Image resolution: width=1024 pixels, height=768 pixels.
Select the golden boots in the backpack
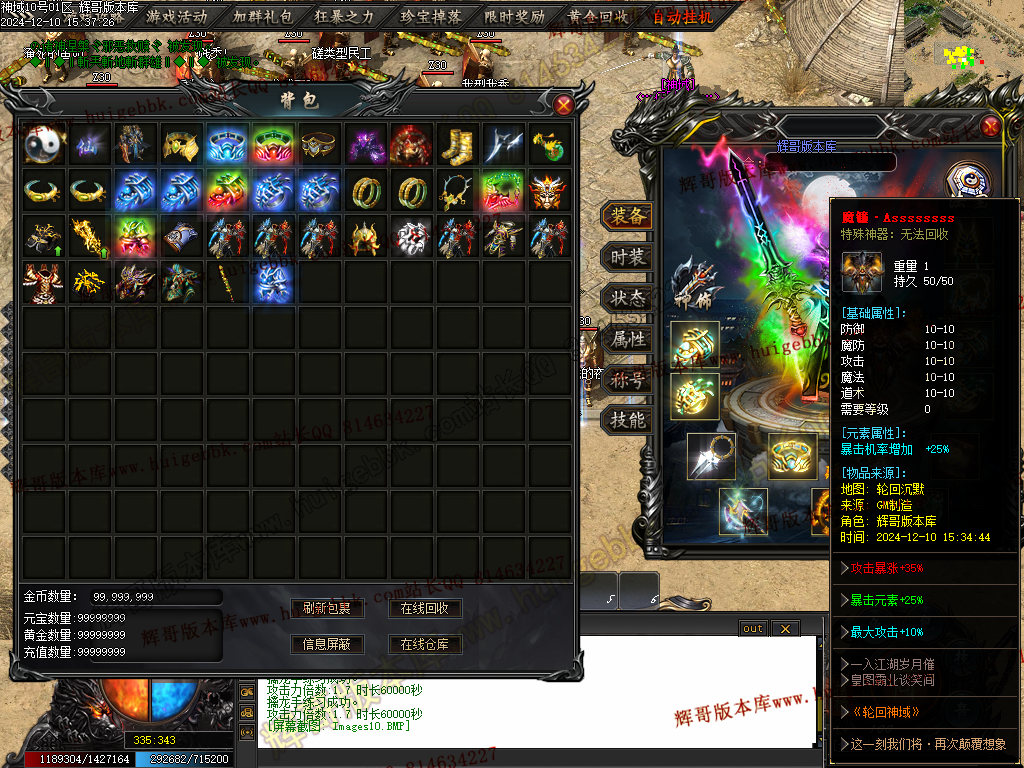[457, 145]
